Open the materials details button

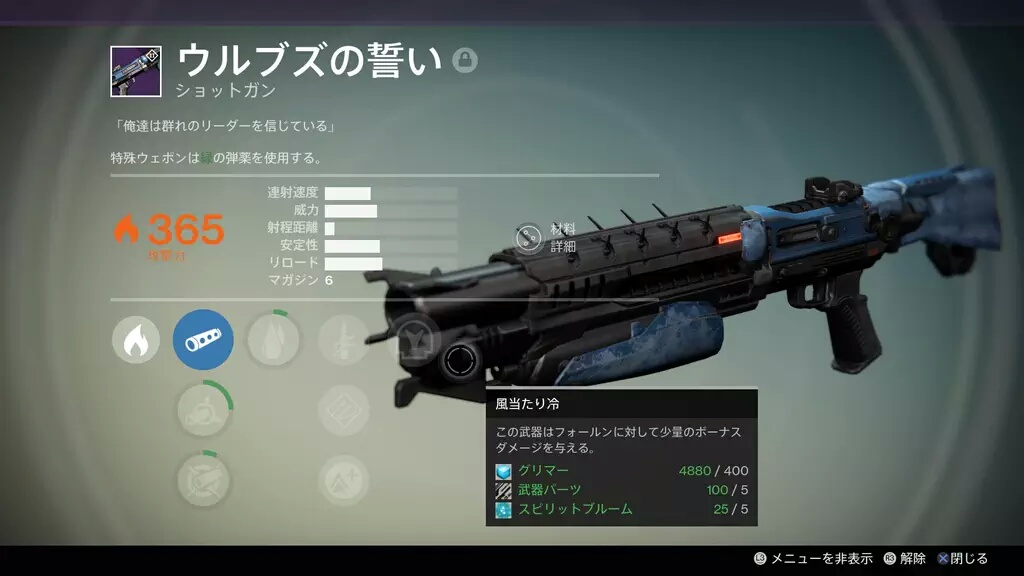[x=528, y=237]
